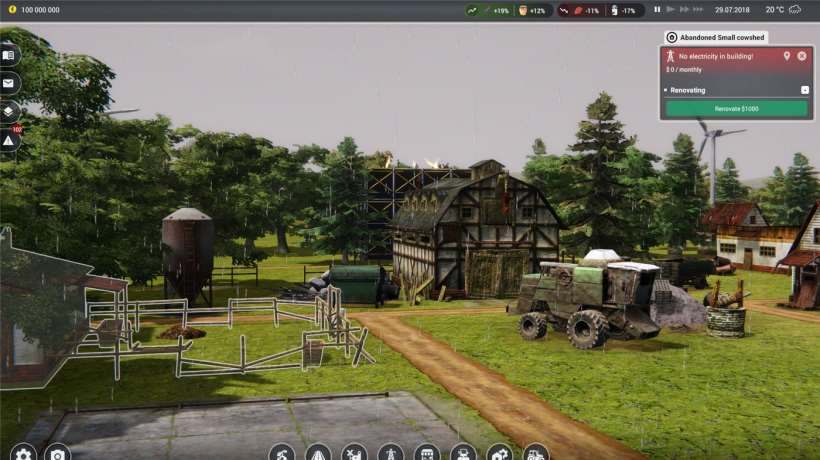Set game speed to normal play
This screenshot has height=460, width=820.
pos(671,10)
